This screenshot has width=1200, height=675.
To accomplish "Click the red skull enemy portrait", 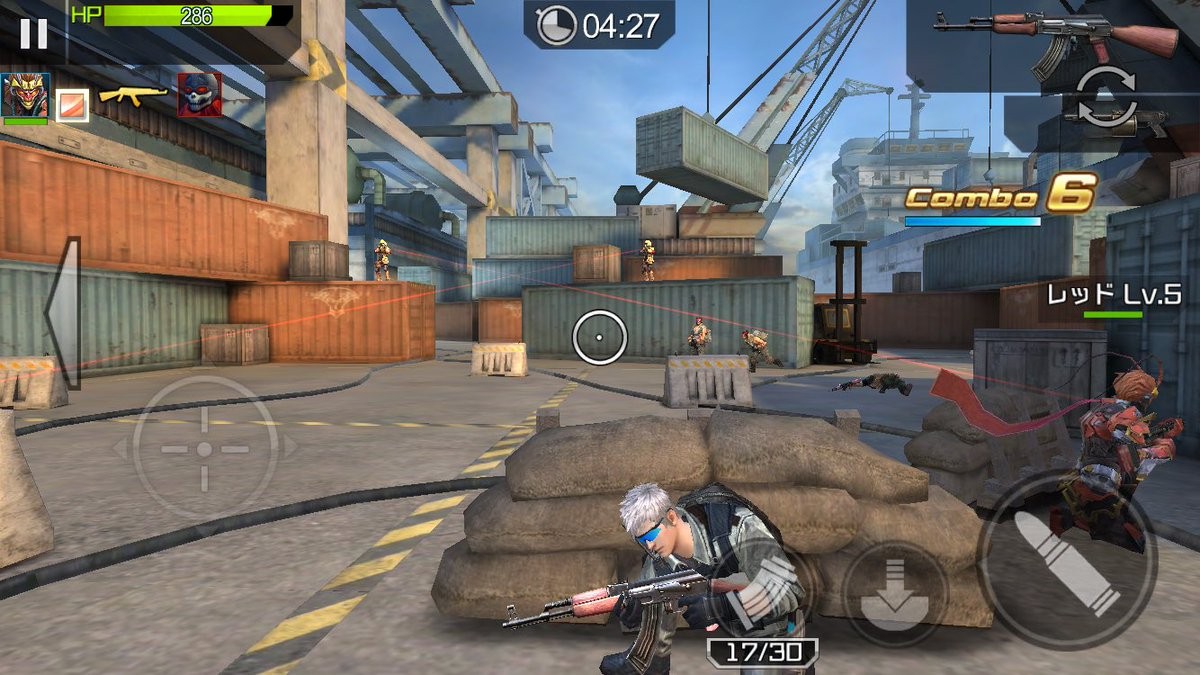I will coord(199,96).
